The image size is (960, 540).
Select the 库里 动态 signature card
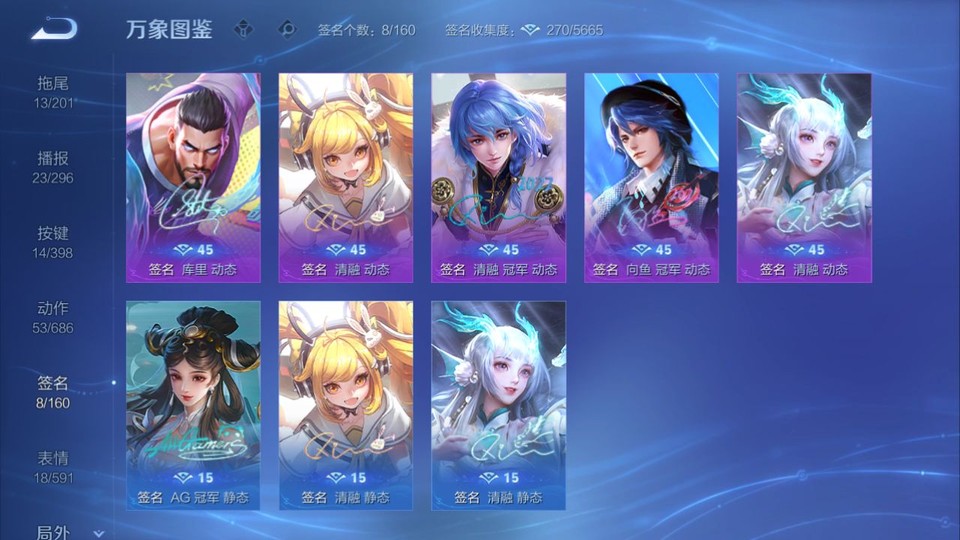coord(193,177)
